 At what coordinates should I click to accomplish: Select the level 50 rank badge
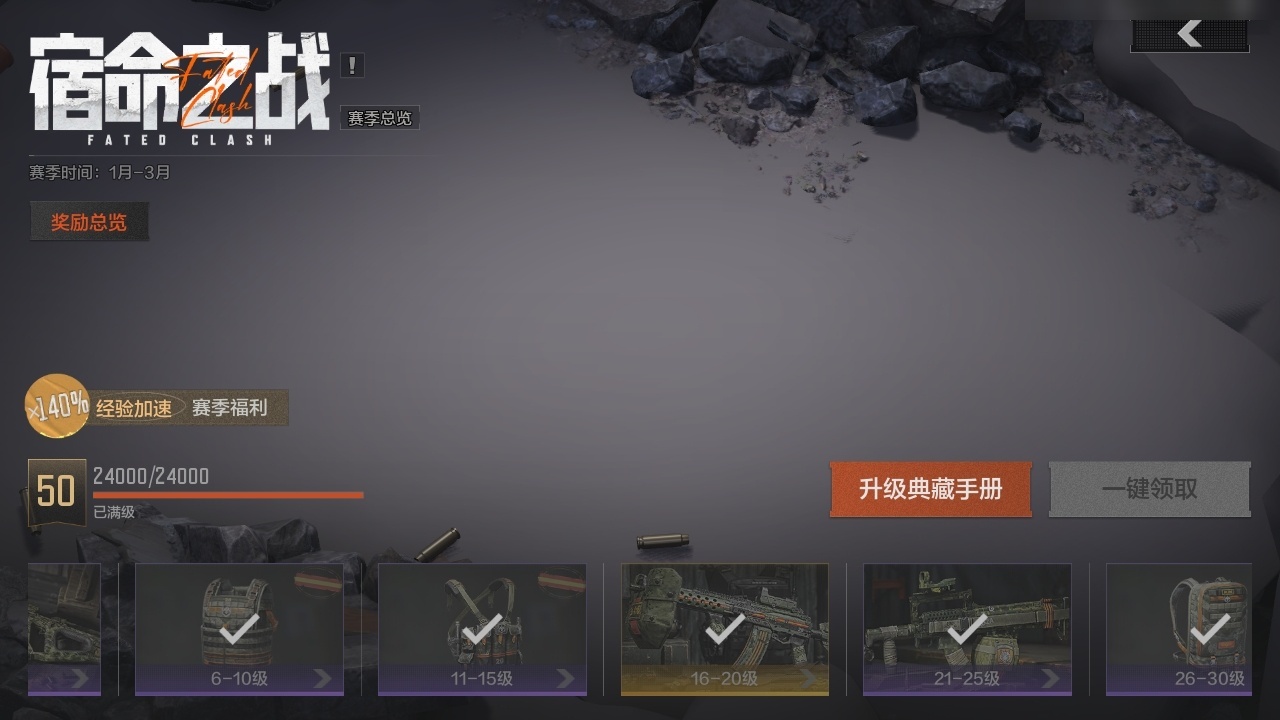tap(55, 490)
